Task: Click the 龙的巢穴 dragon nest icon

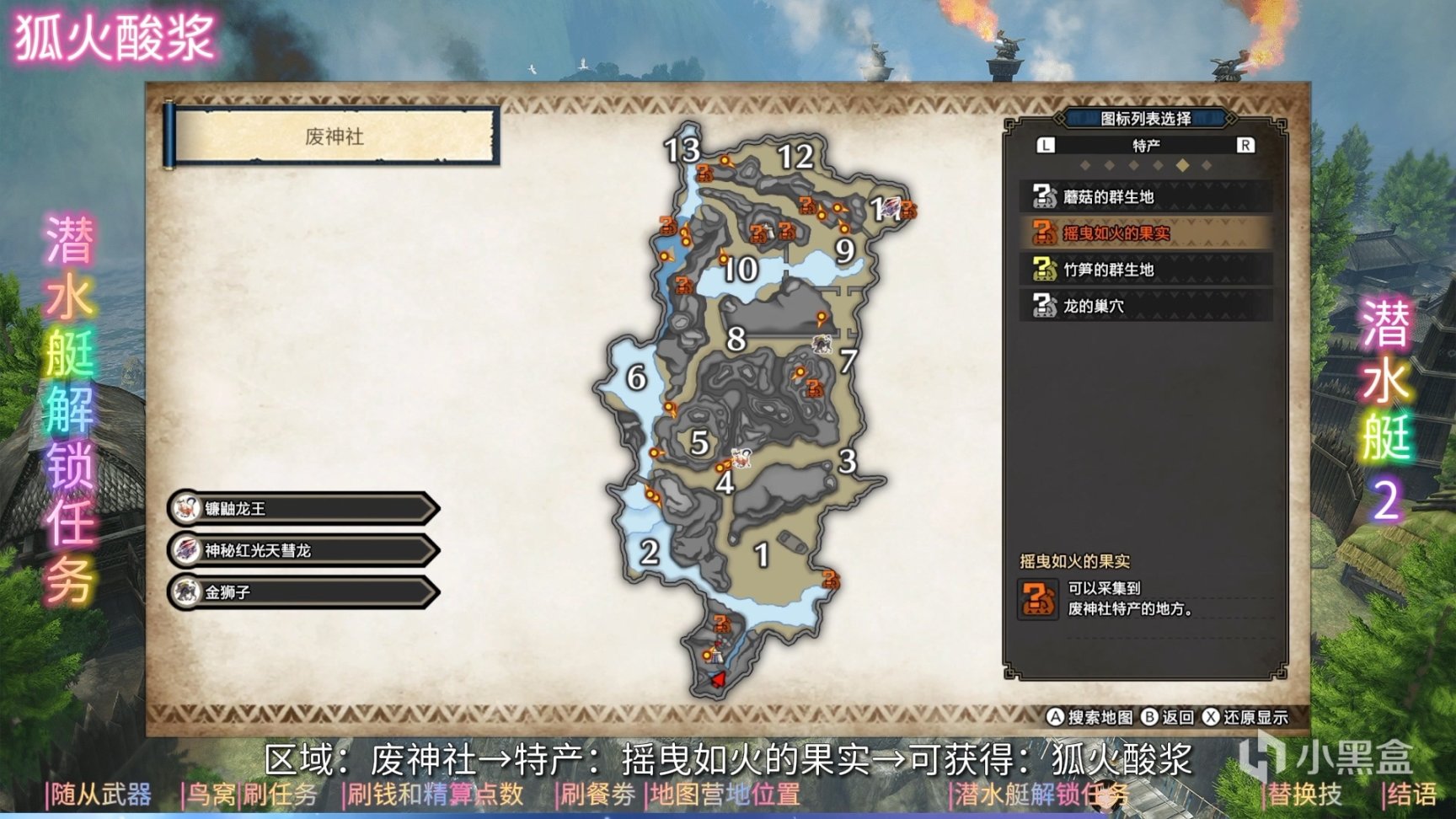Action: coord(1045,305)
